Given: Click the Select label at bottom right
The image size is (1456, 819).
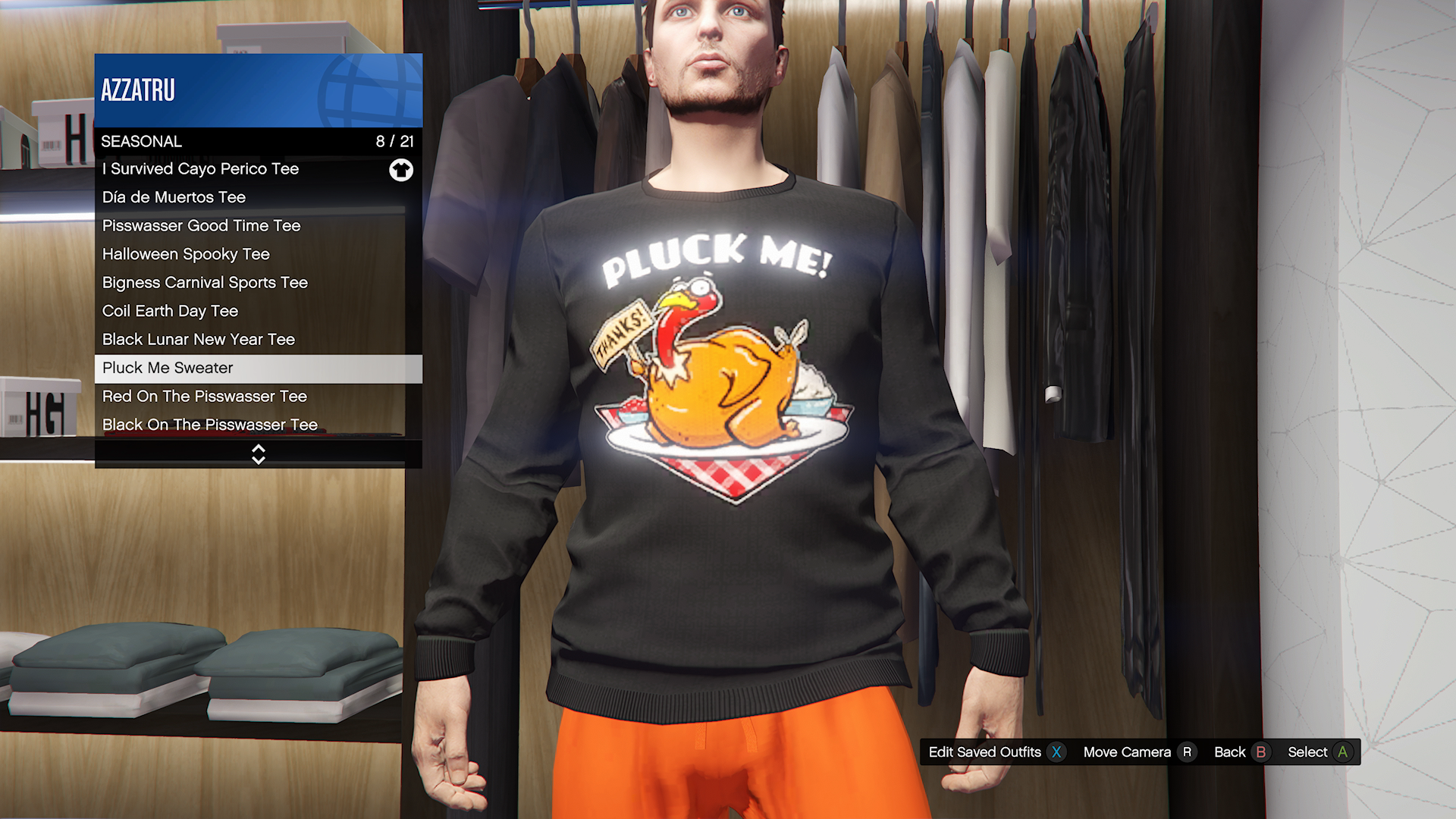Looking at the screenshot, I should 1308,752.
